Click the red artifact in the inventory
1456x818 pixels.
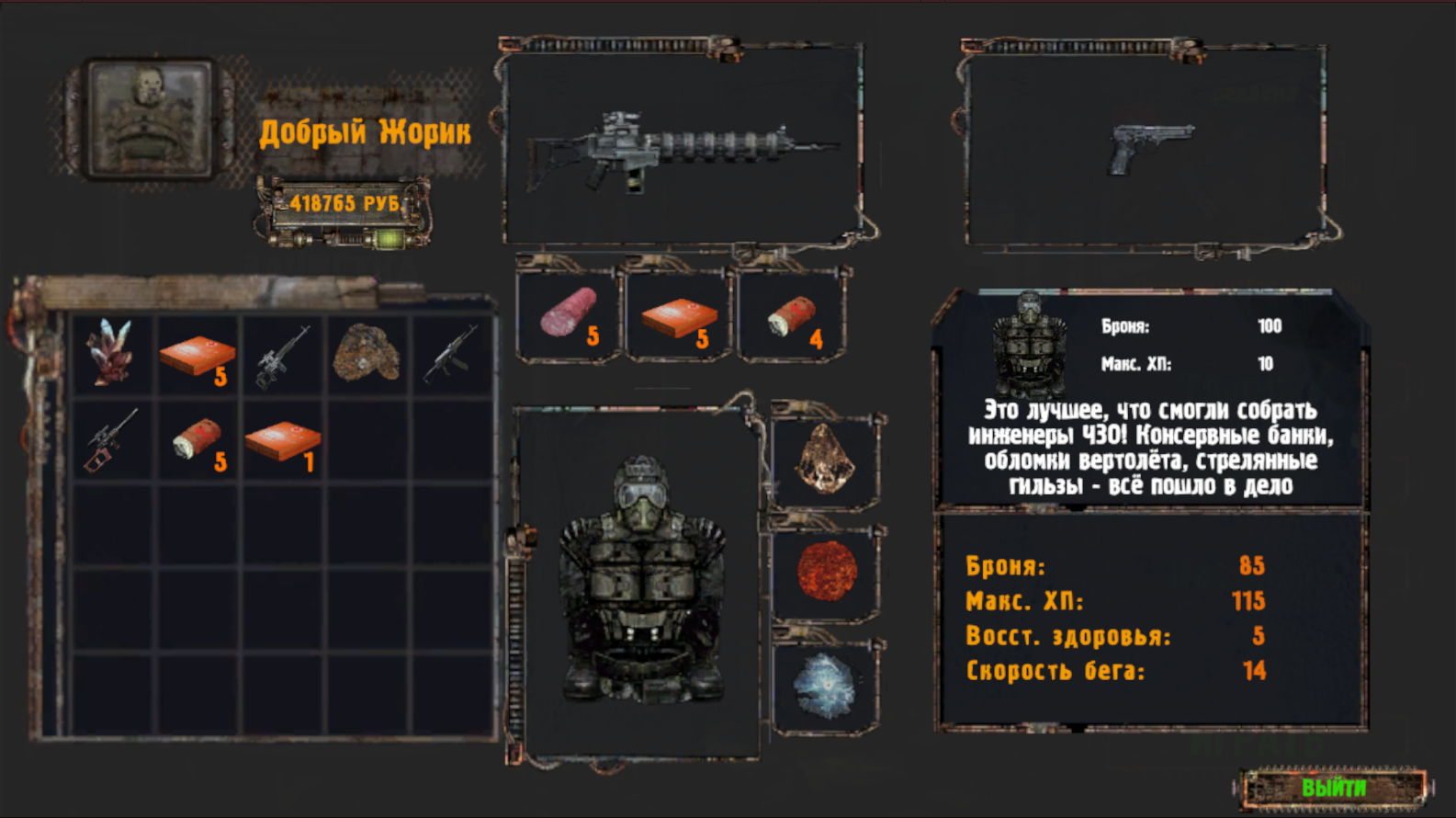110,354
